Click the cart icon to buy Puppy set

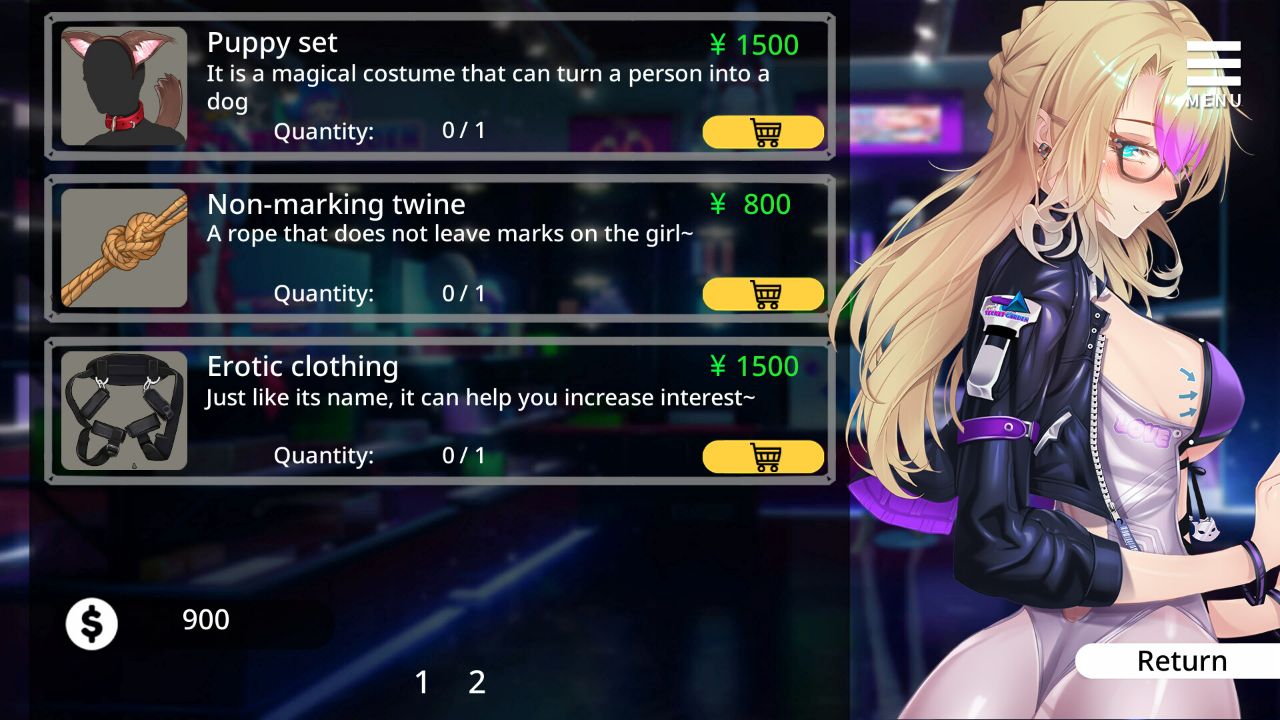(x=765, y=131)
